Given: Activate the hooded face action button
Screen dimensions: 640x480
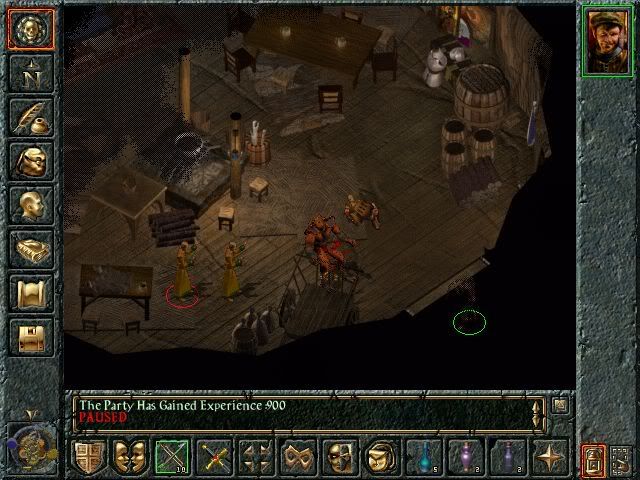Looking at the screenshot, I should (380, 457).
